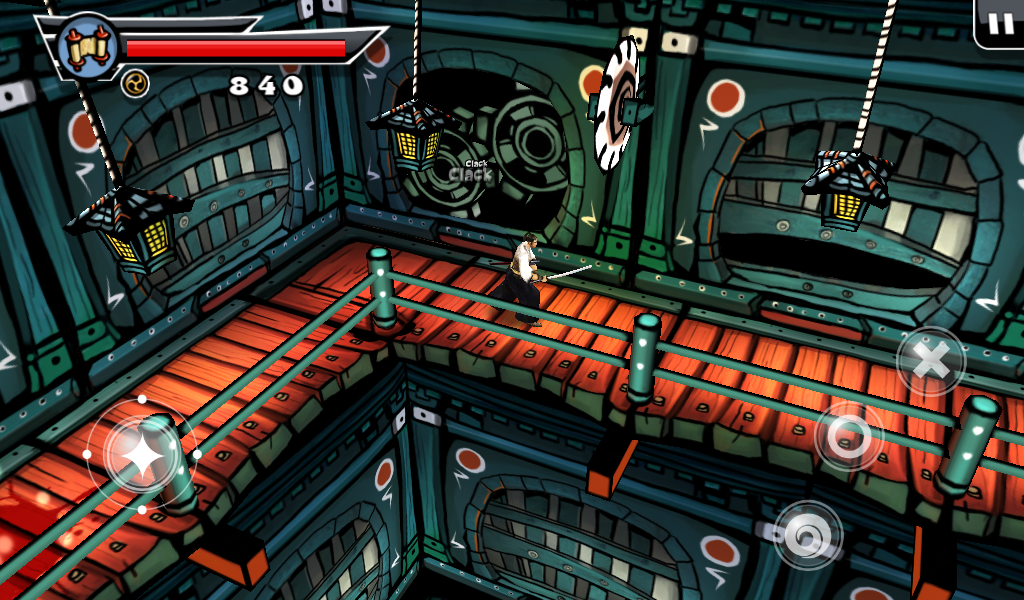Open the scroll icon beside the health bar
Screen dimensions: 1024x600
click(x=87, y=45)
